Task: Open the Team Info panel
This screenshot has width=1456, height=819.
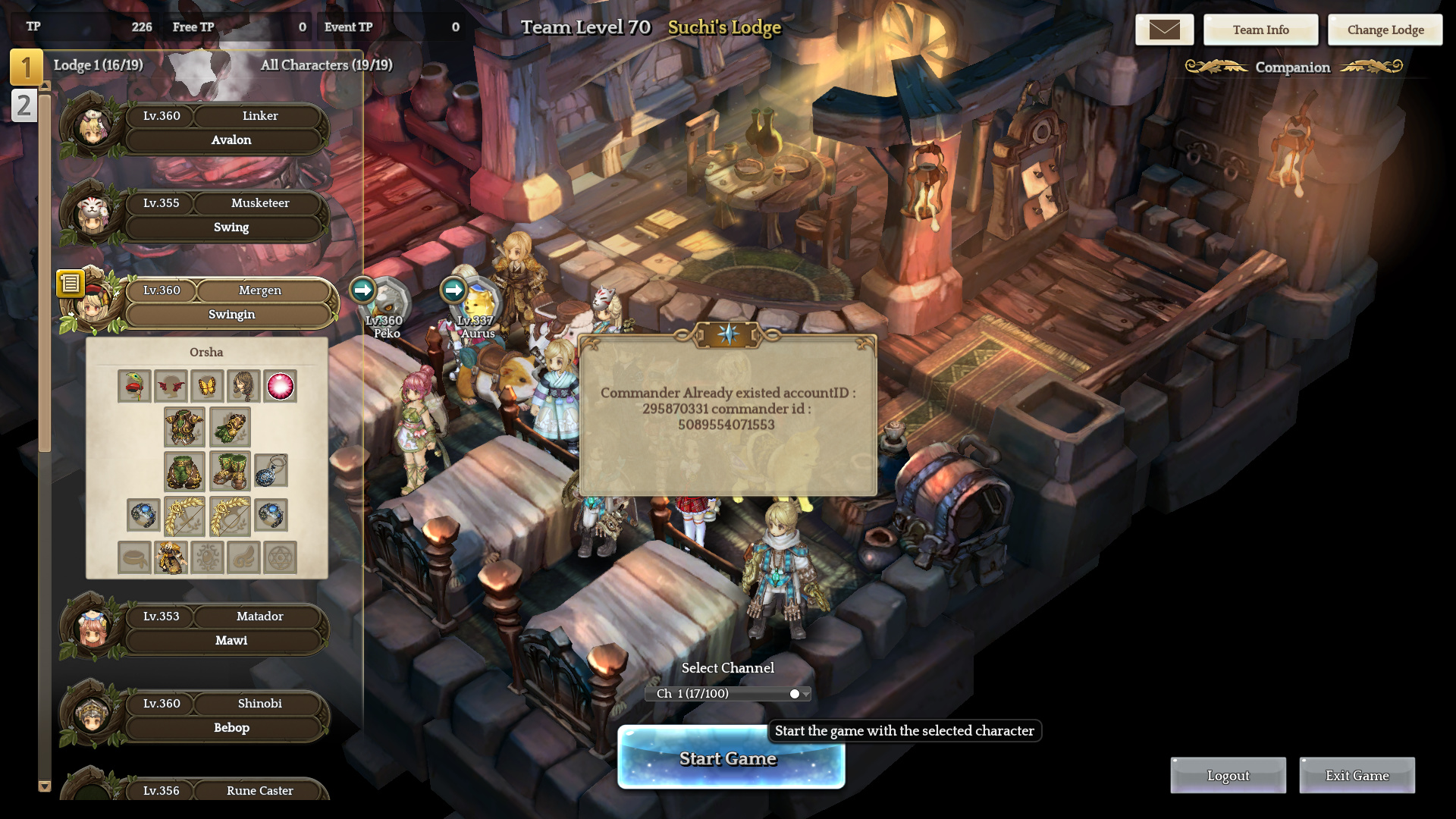Action: click(1260, 30)
